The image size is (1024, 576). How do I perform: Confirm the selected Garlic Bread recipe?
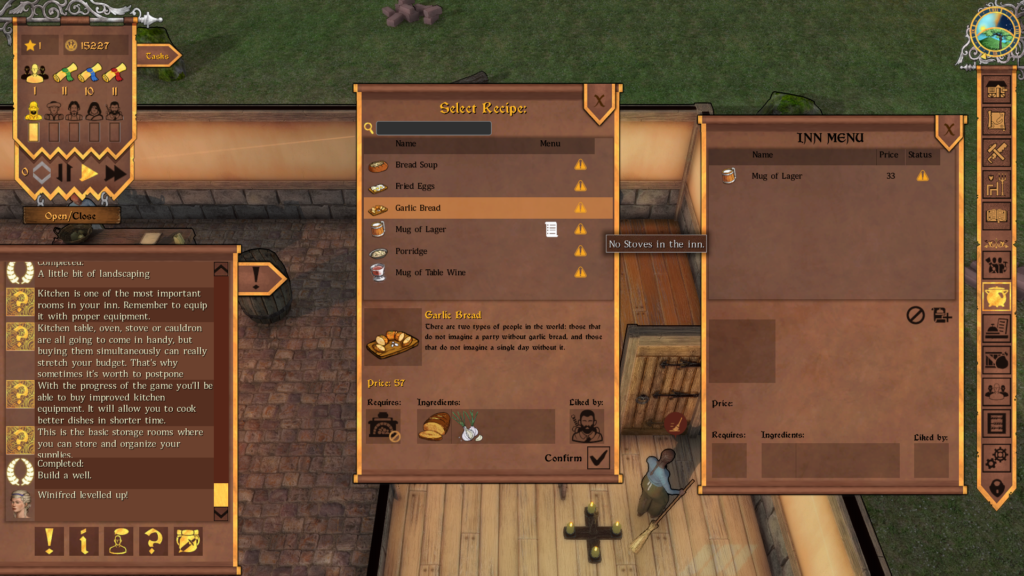coord(598,458)
